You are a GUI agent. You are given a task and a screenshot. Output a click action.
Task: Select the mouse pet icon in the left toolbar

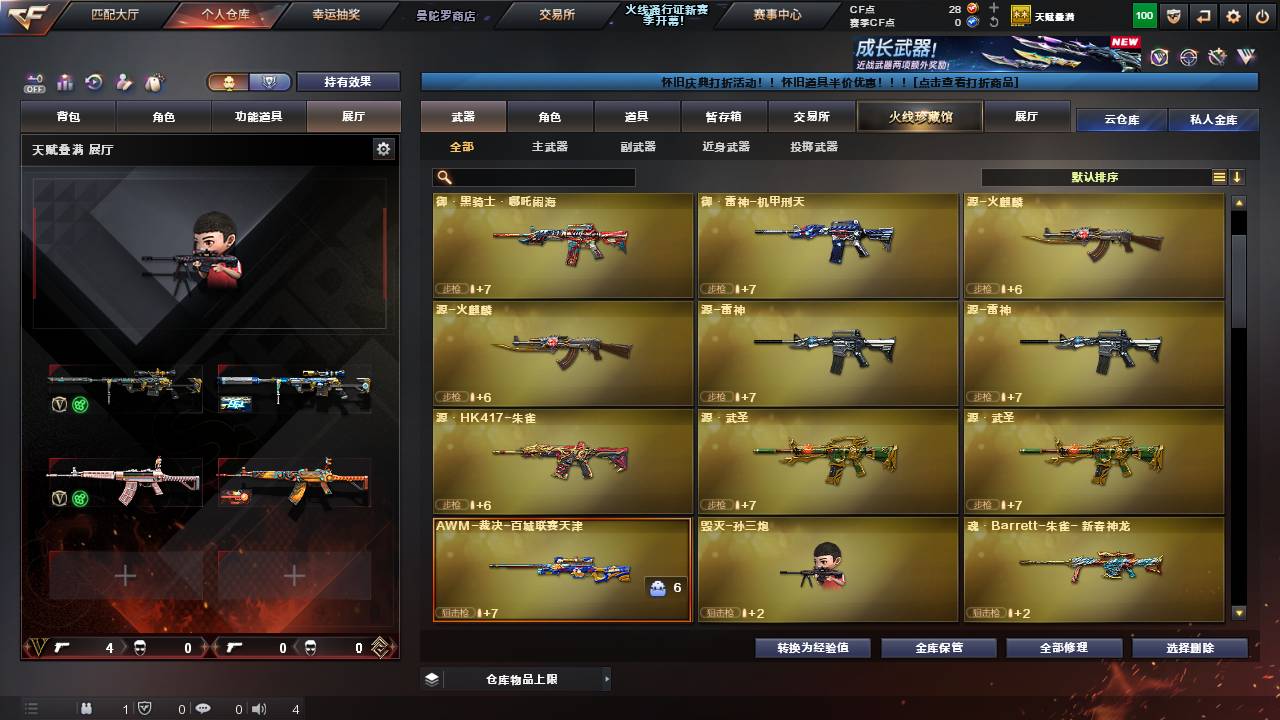(152, 82)
